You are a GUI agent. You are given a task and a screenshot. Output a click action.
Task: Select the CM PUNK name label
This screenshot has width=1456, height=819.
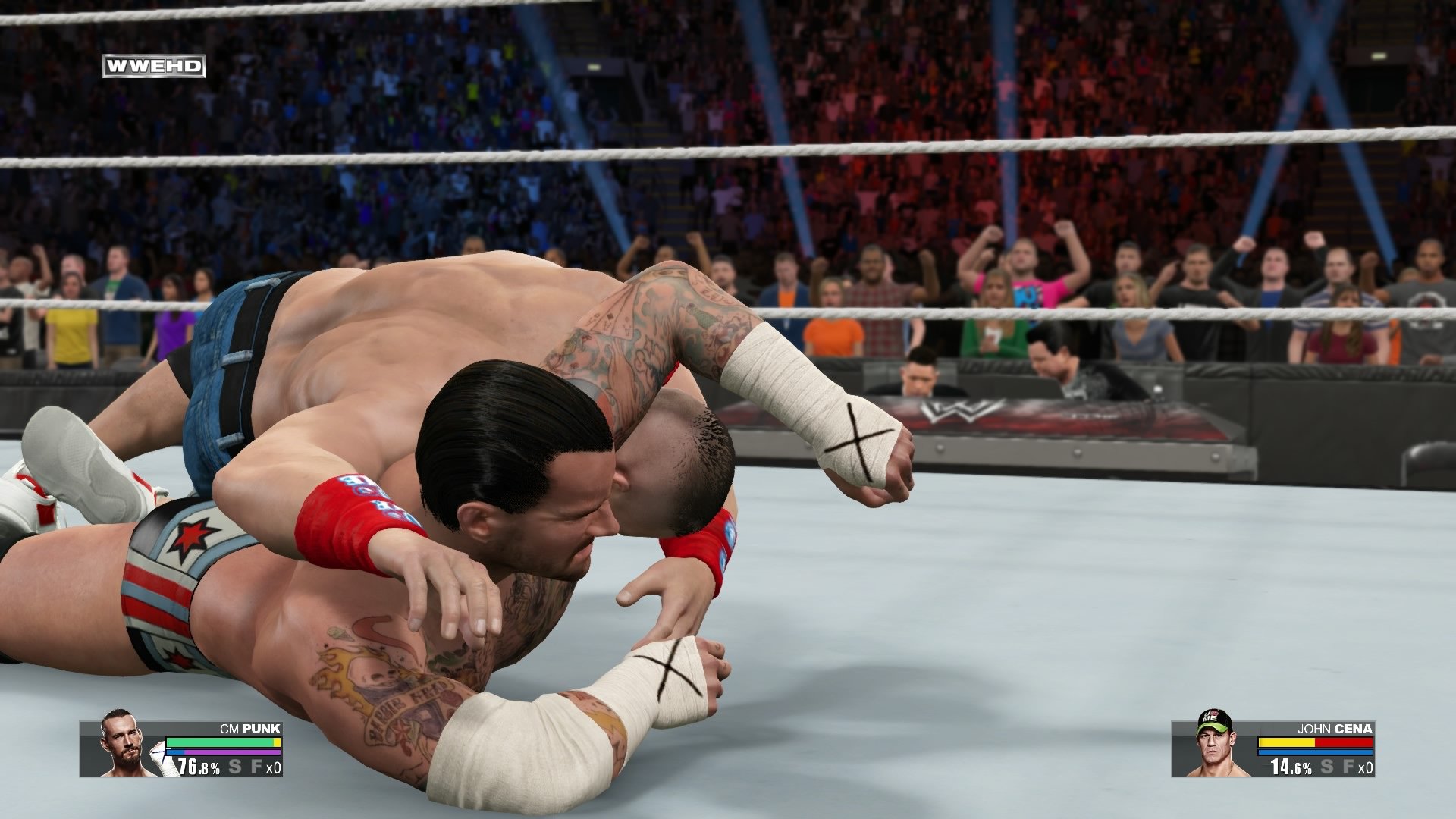tap(250, 728)
